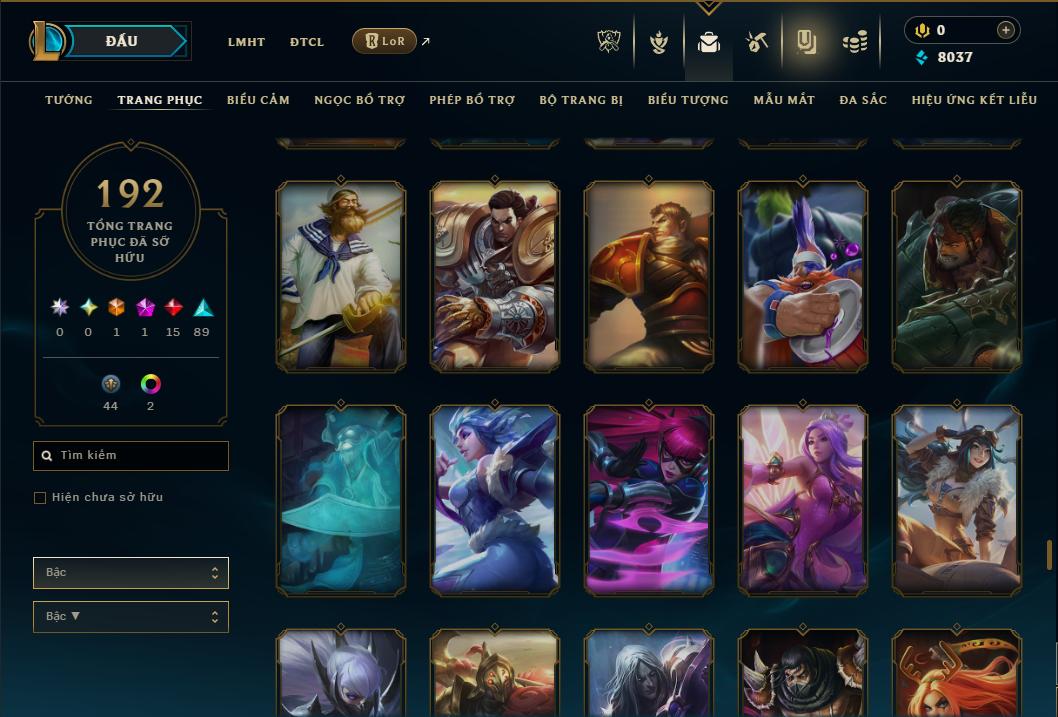Click the ĐẤU play button
The image size is (1058, 717).
tap(122, 41)
